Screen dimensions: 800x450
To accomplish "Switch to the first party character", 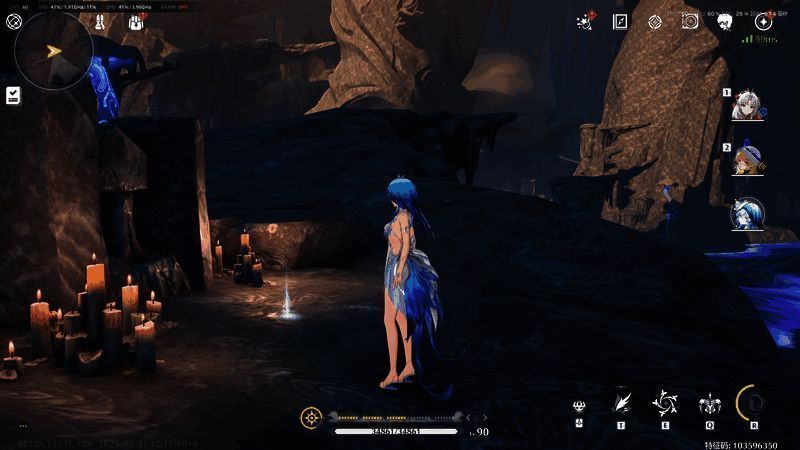I will tap(745, 105).
